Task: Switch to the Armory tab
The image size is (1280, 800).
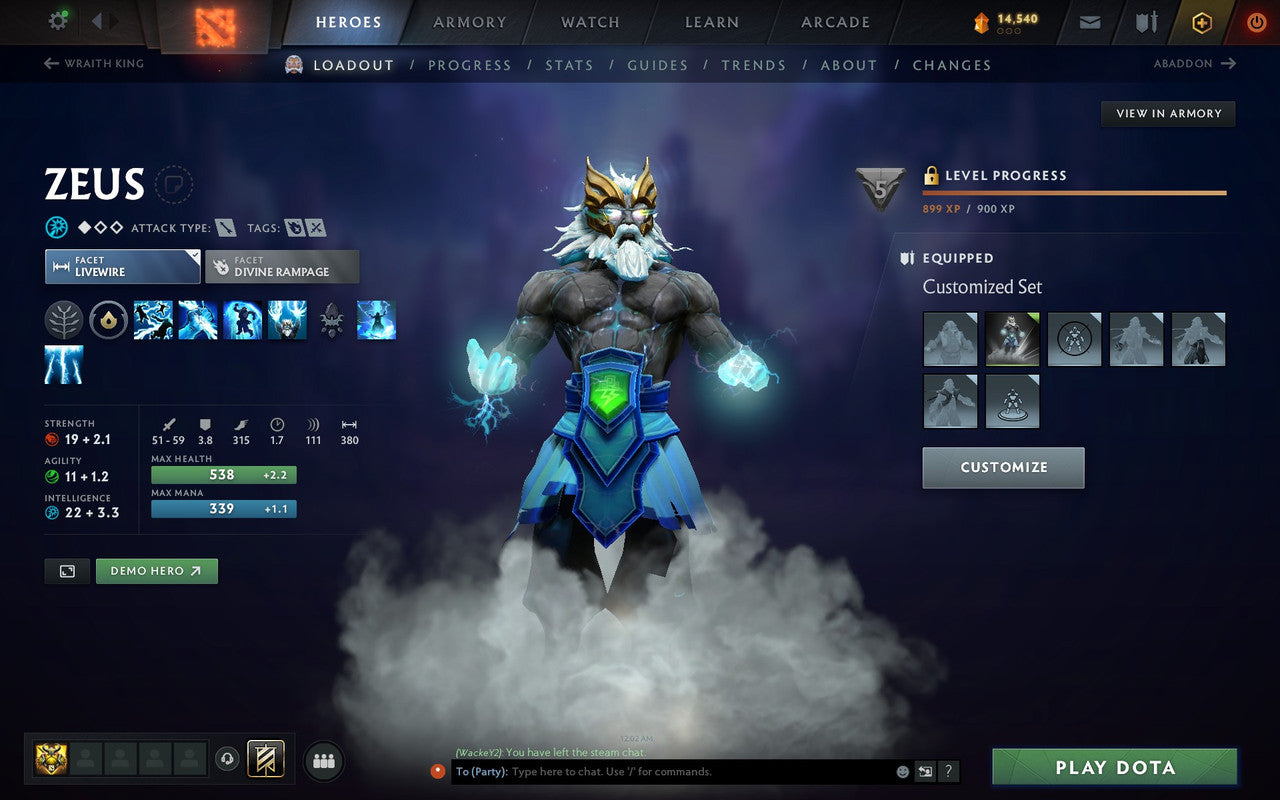Action: [x=468, y=22]
